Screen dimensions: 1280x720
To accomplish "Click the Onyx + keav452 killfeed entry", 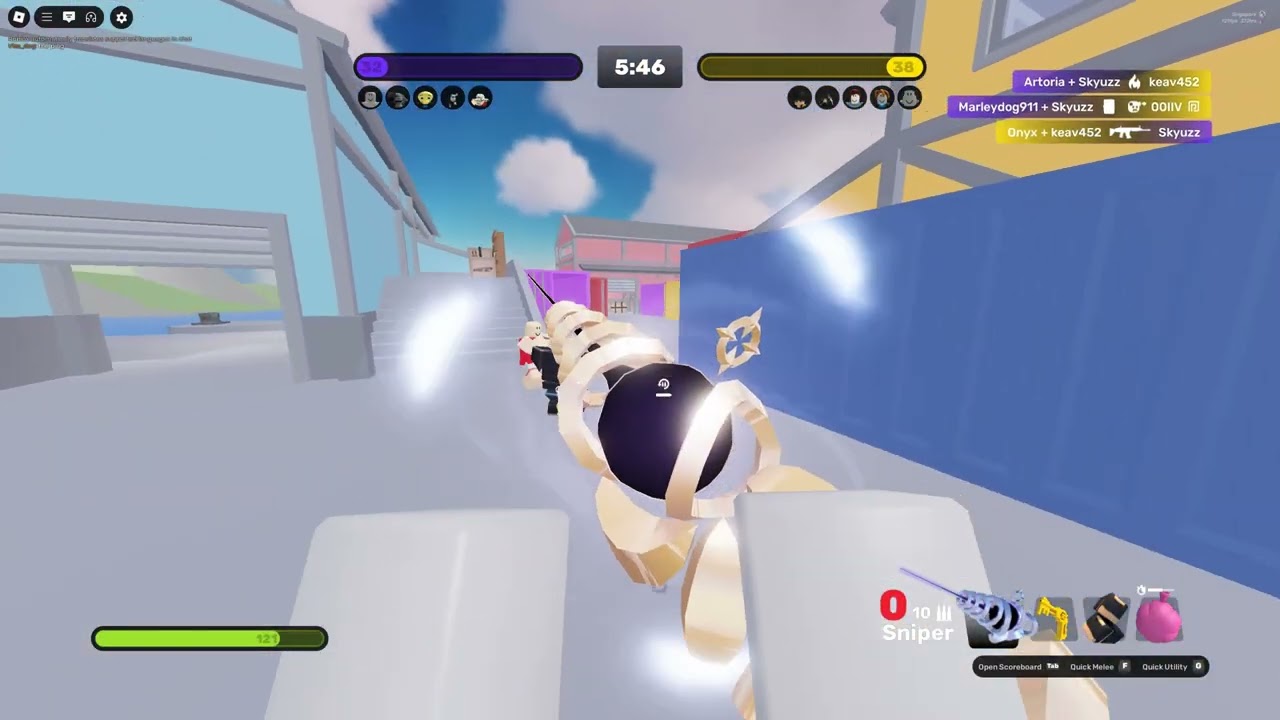I will [x=1103, y=132].
